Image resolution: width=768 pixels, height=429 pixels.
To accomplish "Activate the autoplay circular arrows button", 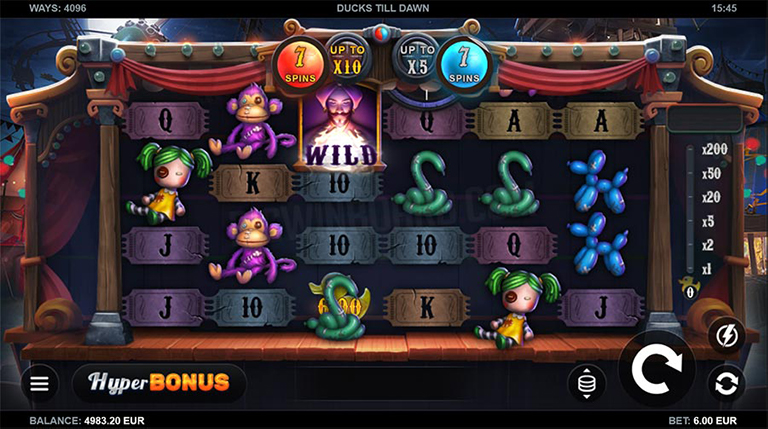I will [727, 383].
